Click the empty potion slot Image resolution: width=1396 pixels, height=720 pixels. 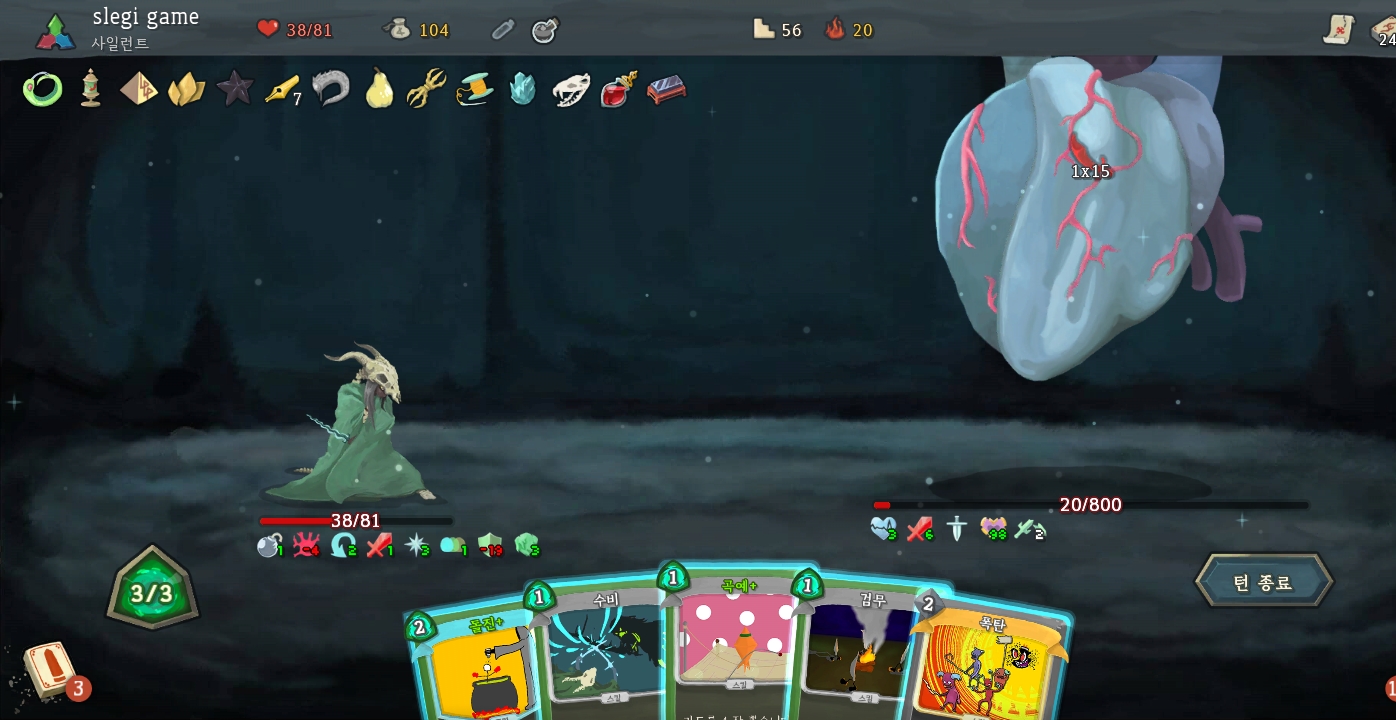503,30
